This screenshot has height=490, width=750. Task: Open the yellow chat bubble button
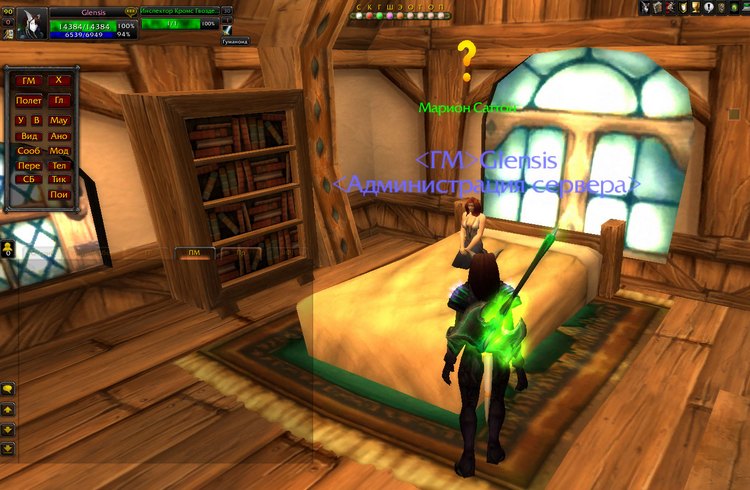pos(7,389)
